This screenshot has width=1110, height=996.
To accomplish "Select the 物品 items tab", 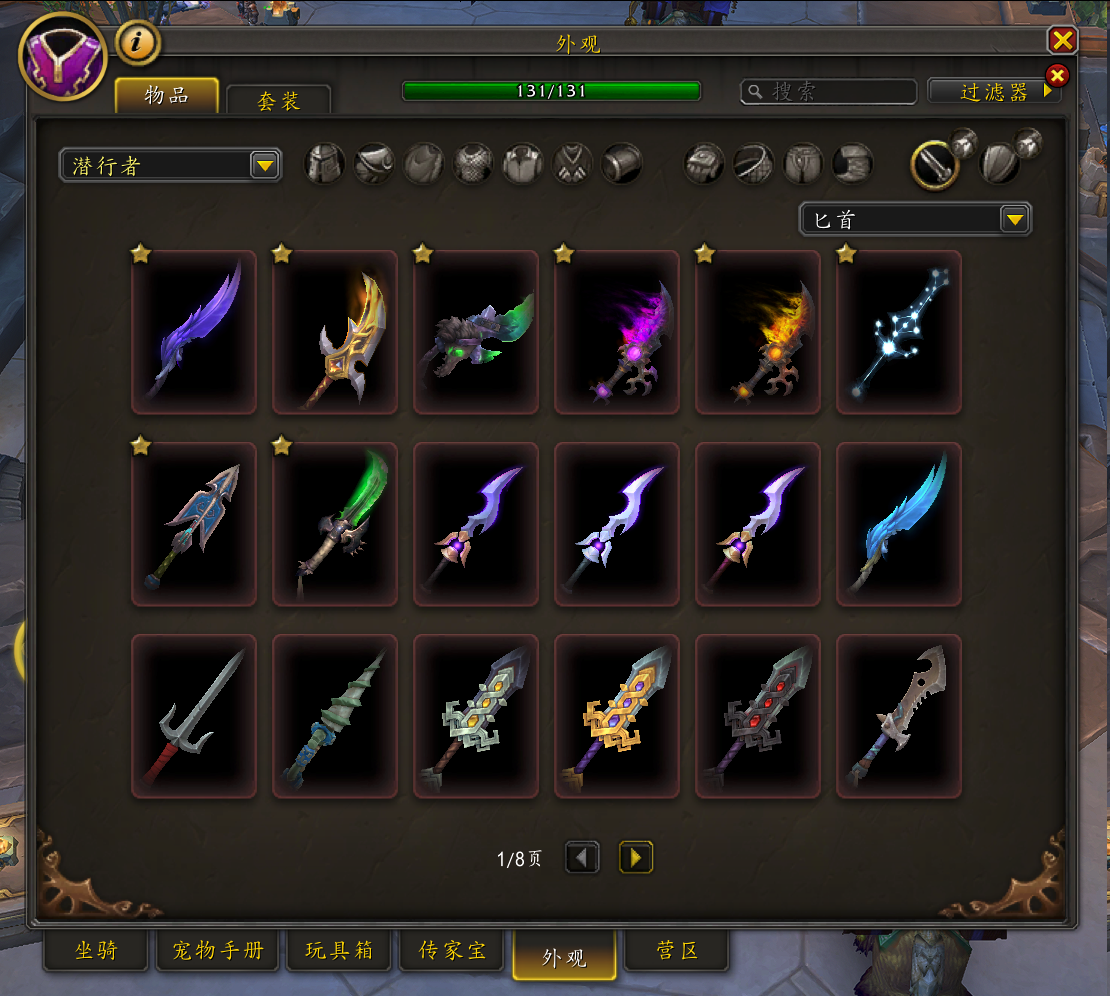I will point(167,96).
